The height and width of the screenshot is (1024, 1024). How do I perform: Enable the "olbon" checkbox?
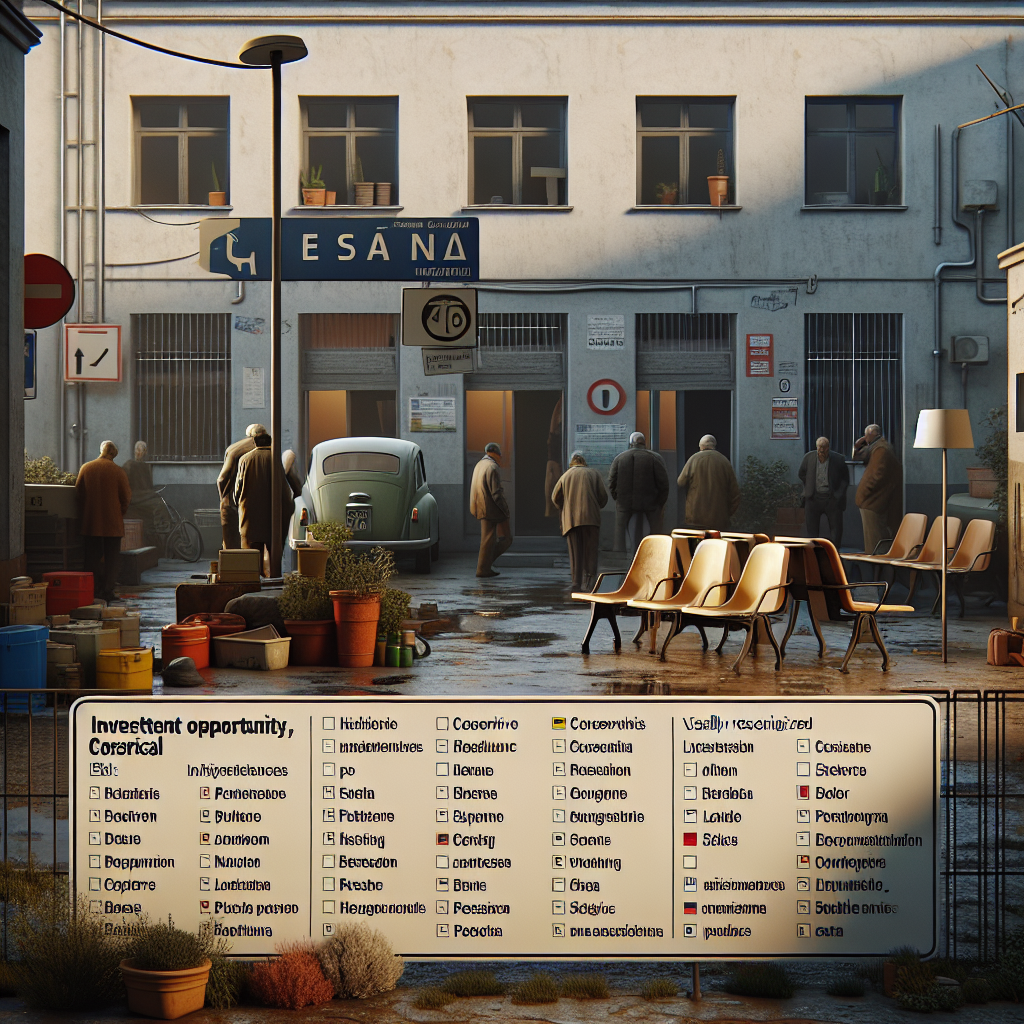click(x=689, y=770)
